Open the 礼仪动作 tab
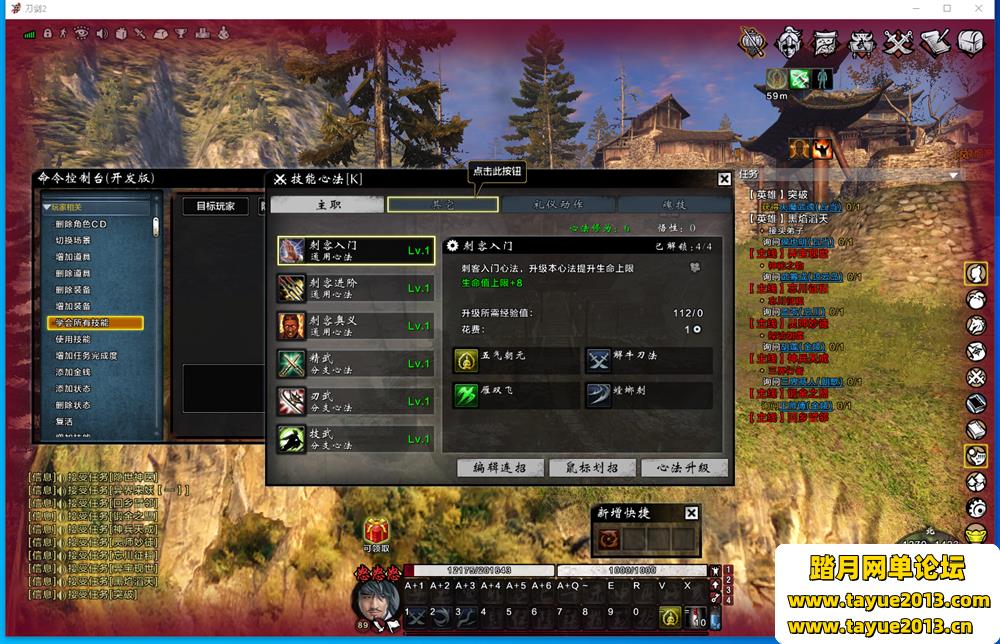Image resolution: width=1000 pixels, height=644 pixels. pos(557,204)
